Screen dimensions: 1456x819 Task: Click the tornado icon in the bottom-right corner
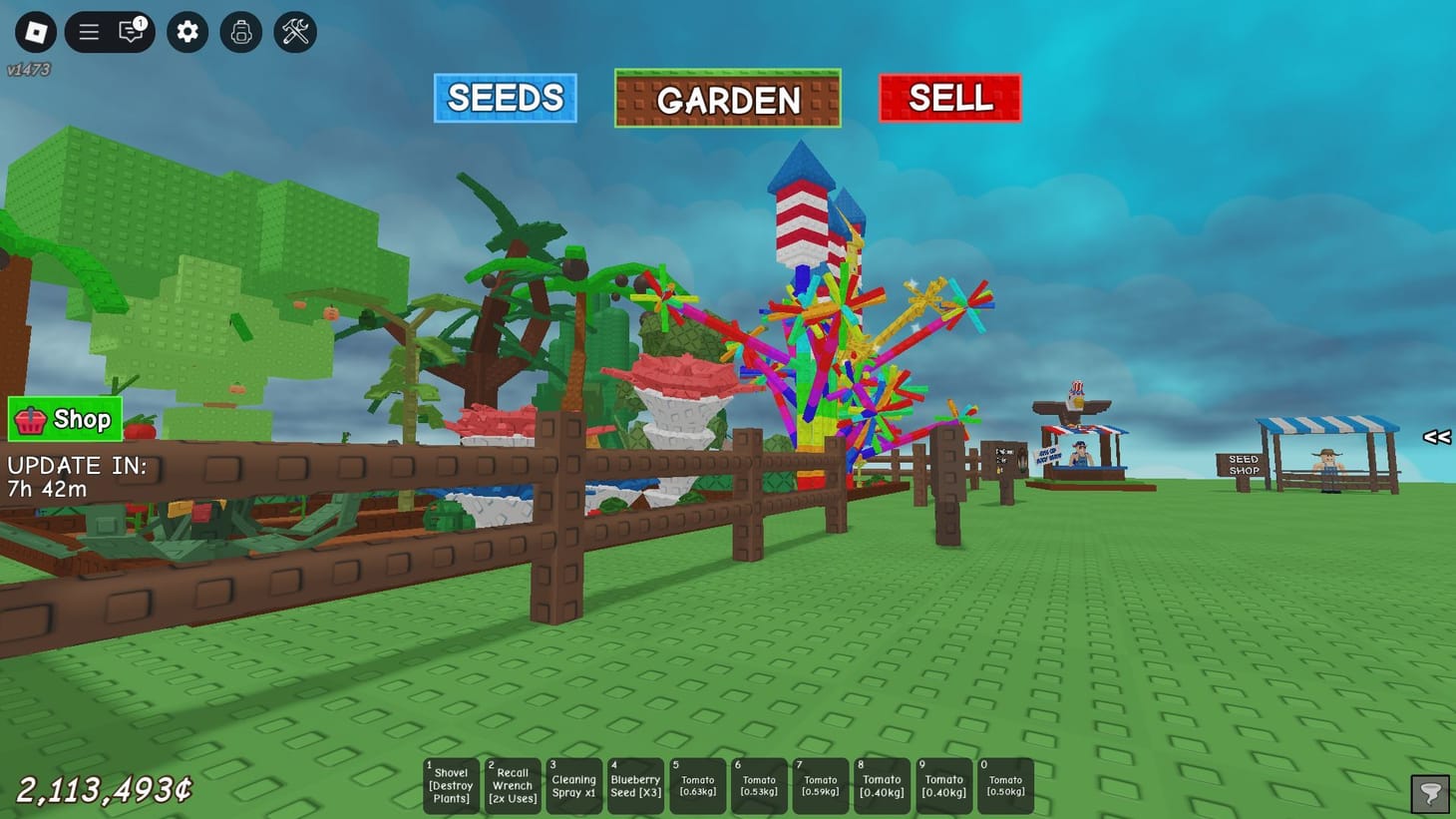(1430, 792)
